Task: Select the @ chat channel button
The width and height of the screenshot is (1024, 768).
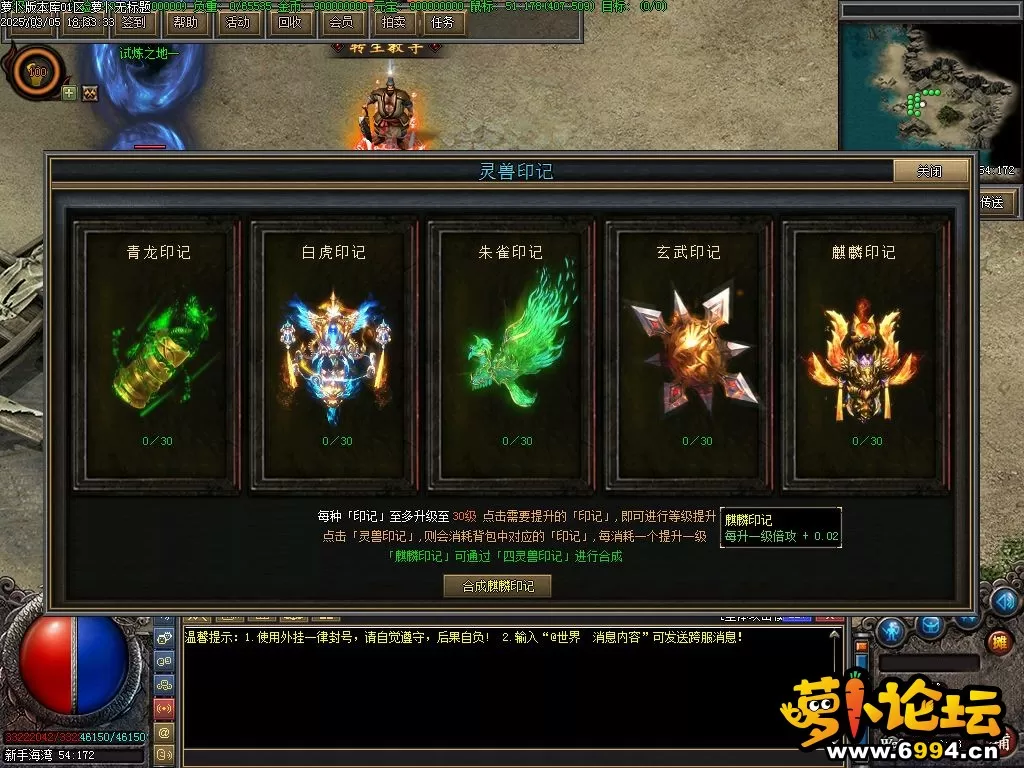Action: pyautogui.click(x=164, y=731)
